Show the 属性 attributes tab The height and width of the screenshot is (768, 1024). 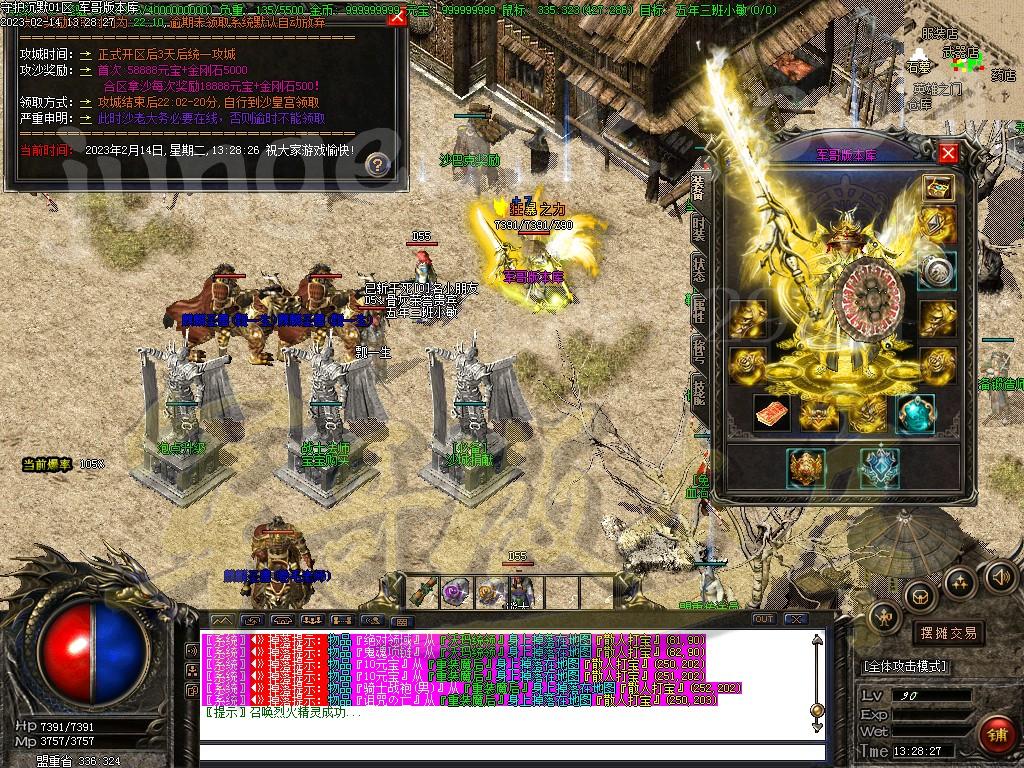[x=699, y=307]
